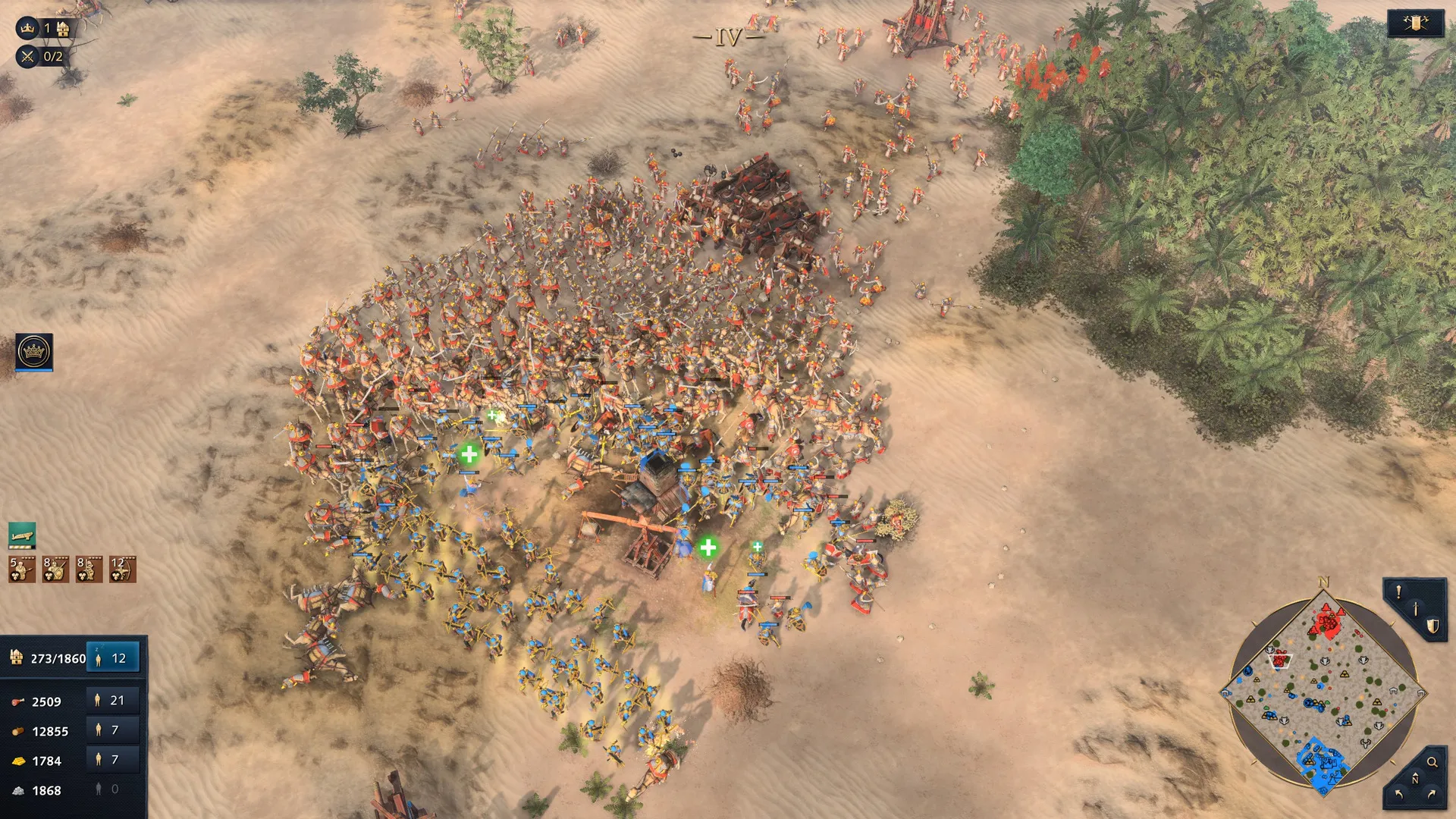Send an exclamation ping on the minimap
This screenshot has width=1456, height=819.
(1399, 593)
